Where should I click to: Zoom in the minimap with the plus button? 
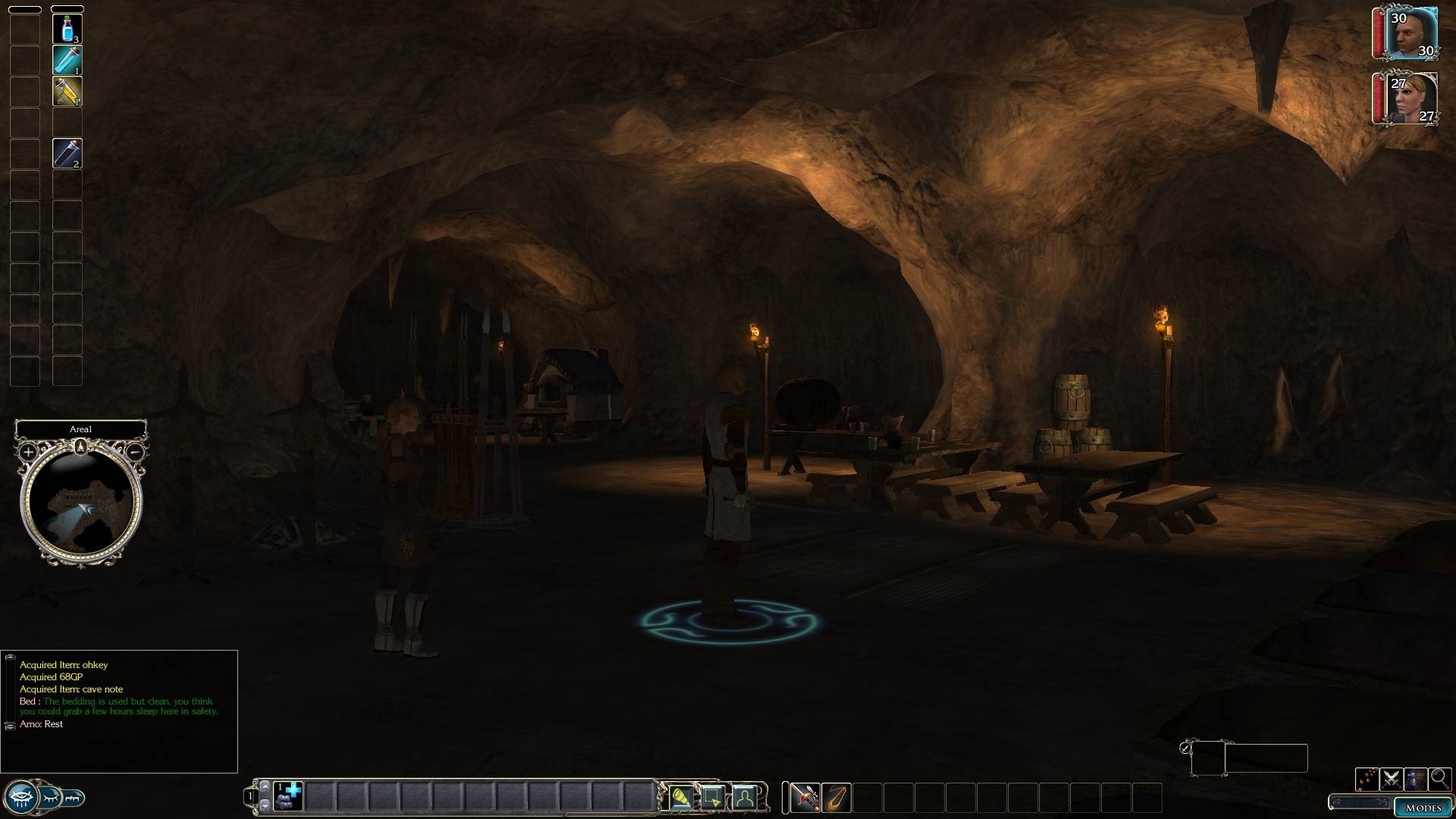tap(28, 452)
